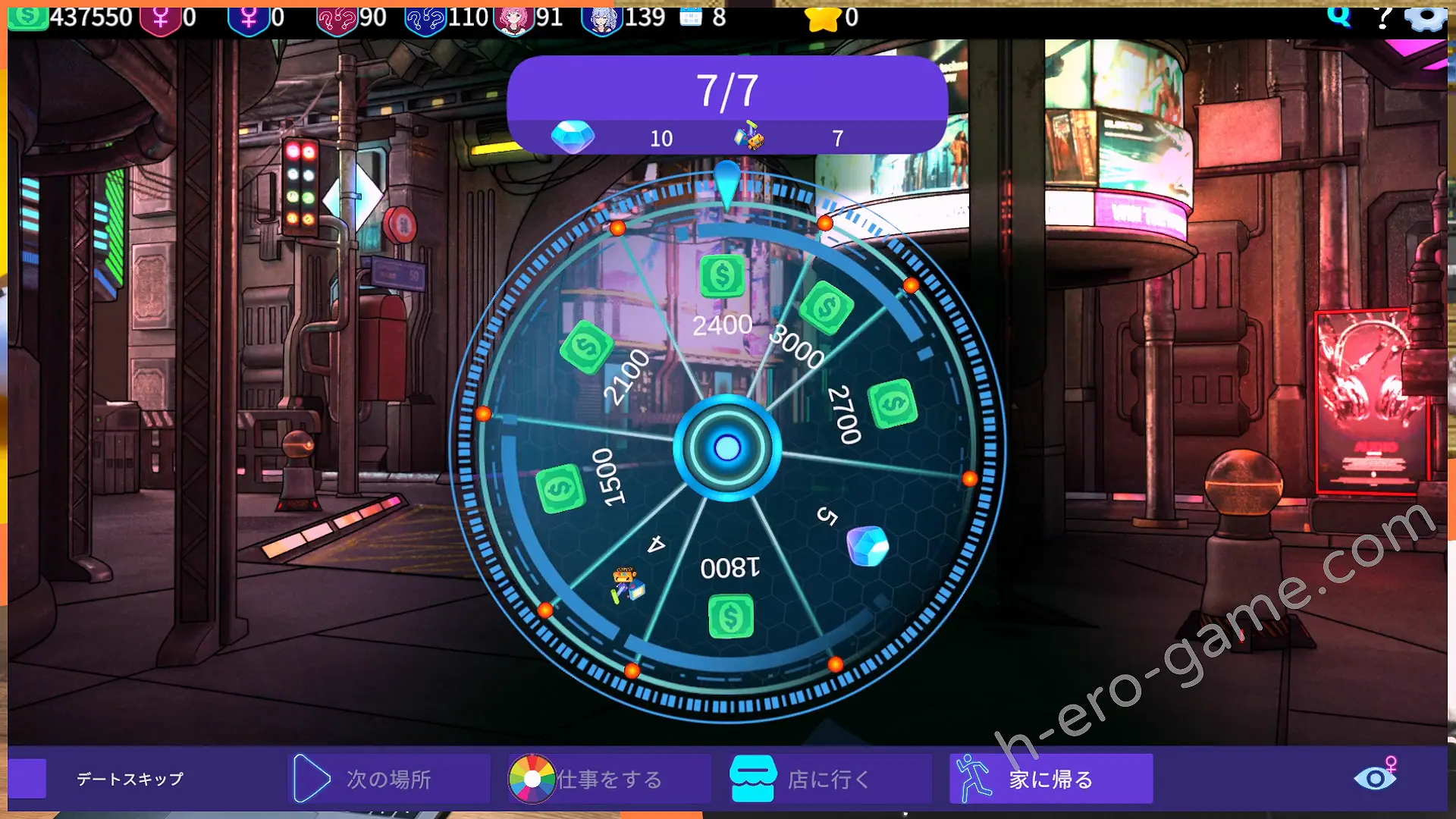The image size is (1456, 819).
Task: Select 家に帰る to go home
Action: [1050, 779]
